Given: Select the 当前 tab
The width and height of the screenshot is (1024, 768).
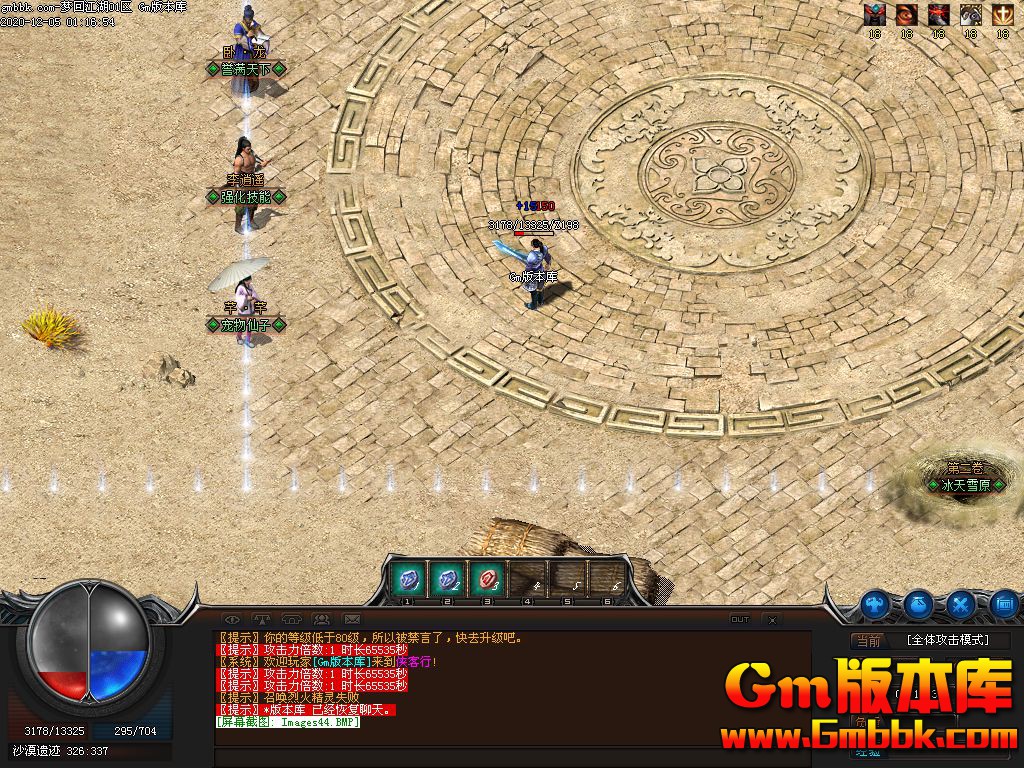Looking at the screenshot, I should [868, 641].
